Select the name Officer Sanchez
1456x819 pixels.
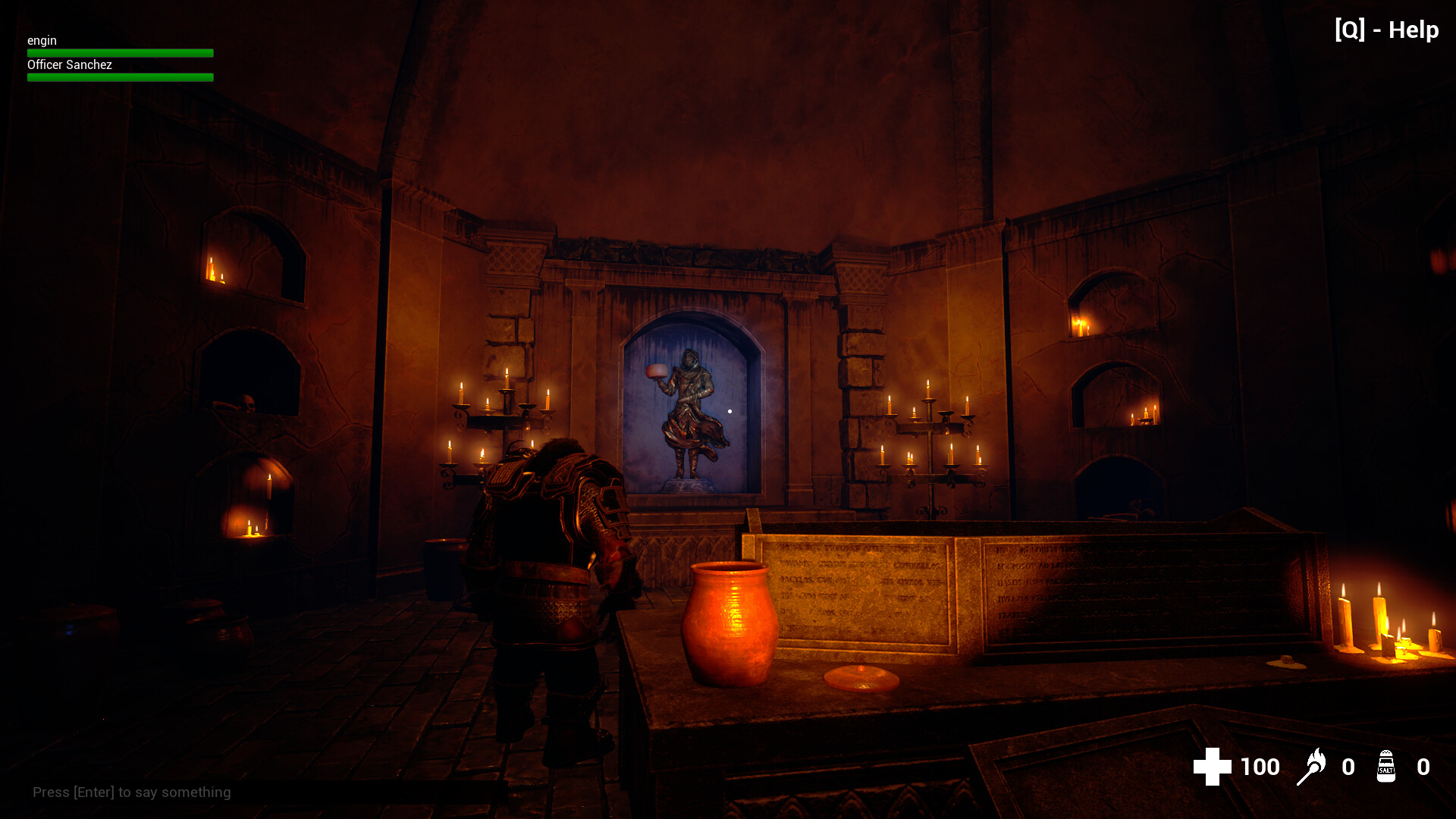click(x=69, y=64)
